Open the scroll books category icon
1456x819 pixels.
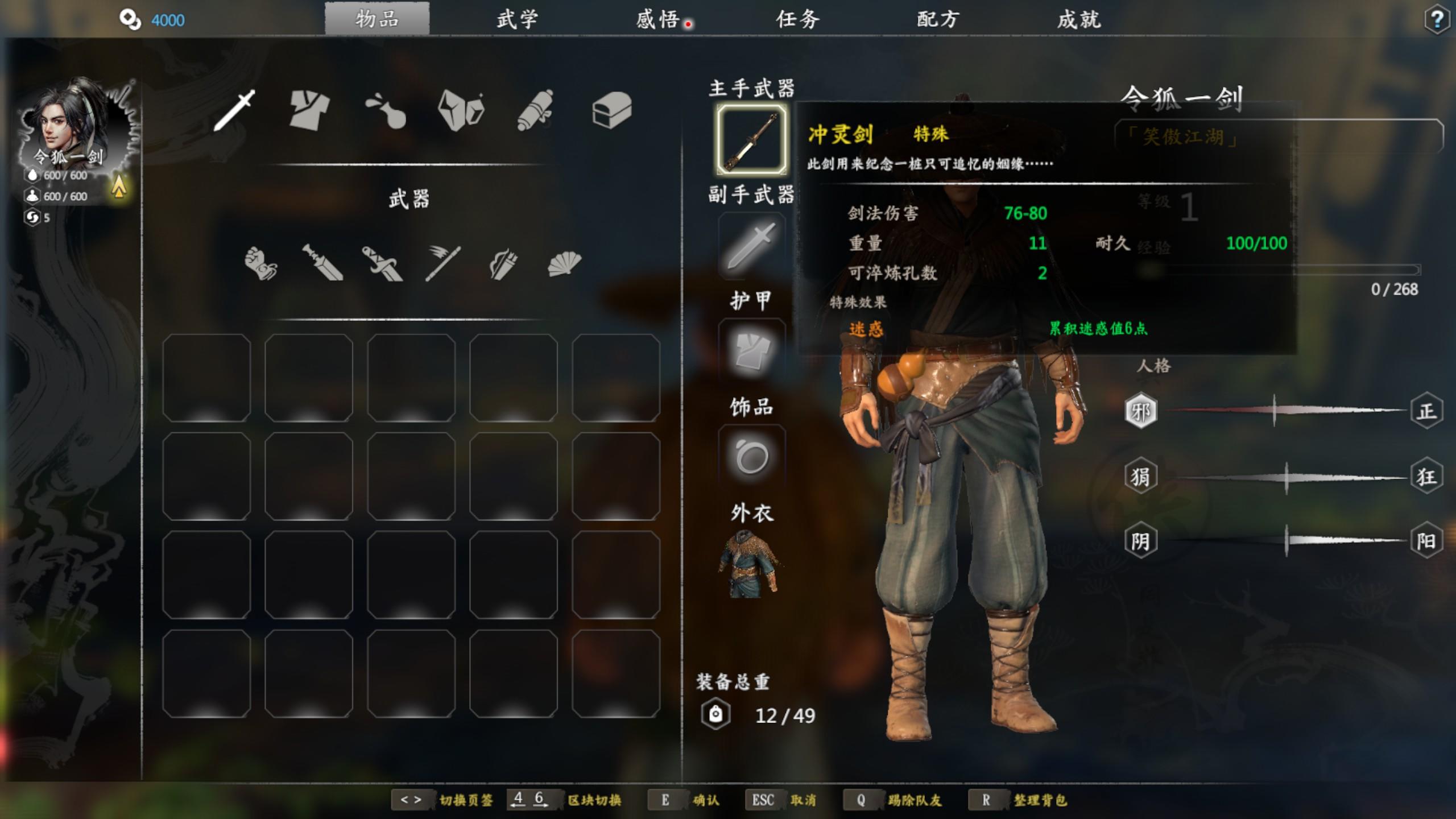pos(536,110)
